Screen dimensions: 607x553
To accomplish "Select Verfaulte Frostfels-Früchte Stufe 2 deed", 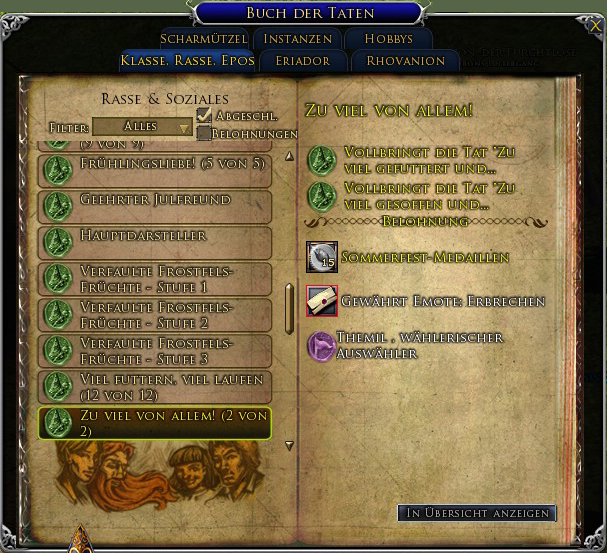I will 155,315.
